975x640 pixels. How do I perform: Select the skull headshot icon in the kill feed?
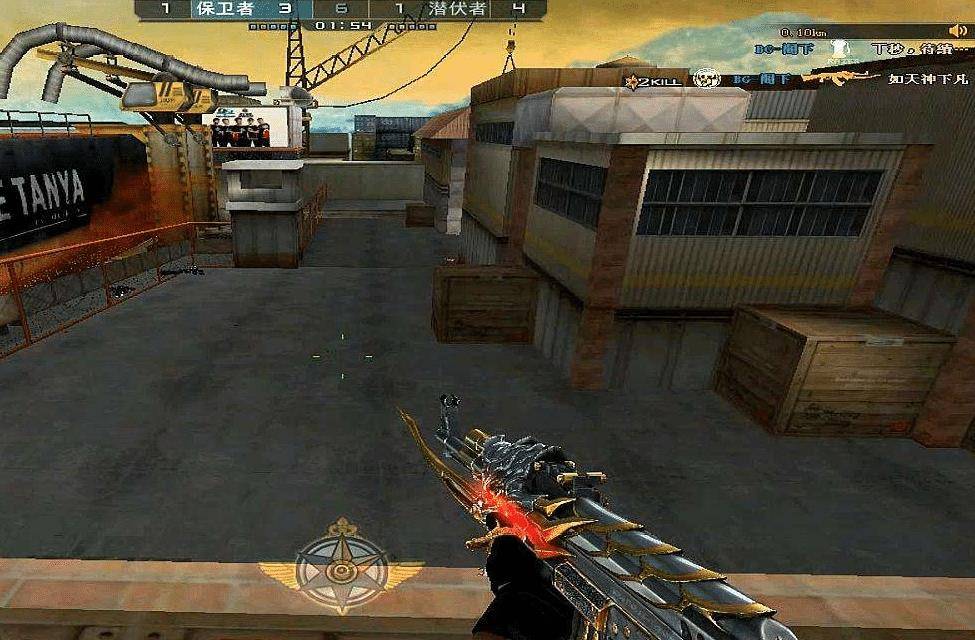[707, 78]
